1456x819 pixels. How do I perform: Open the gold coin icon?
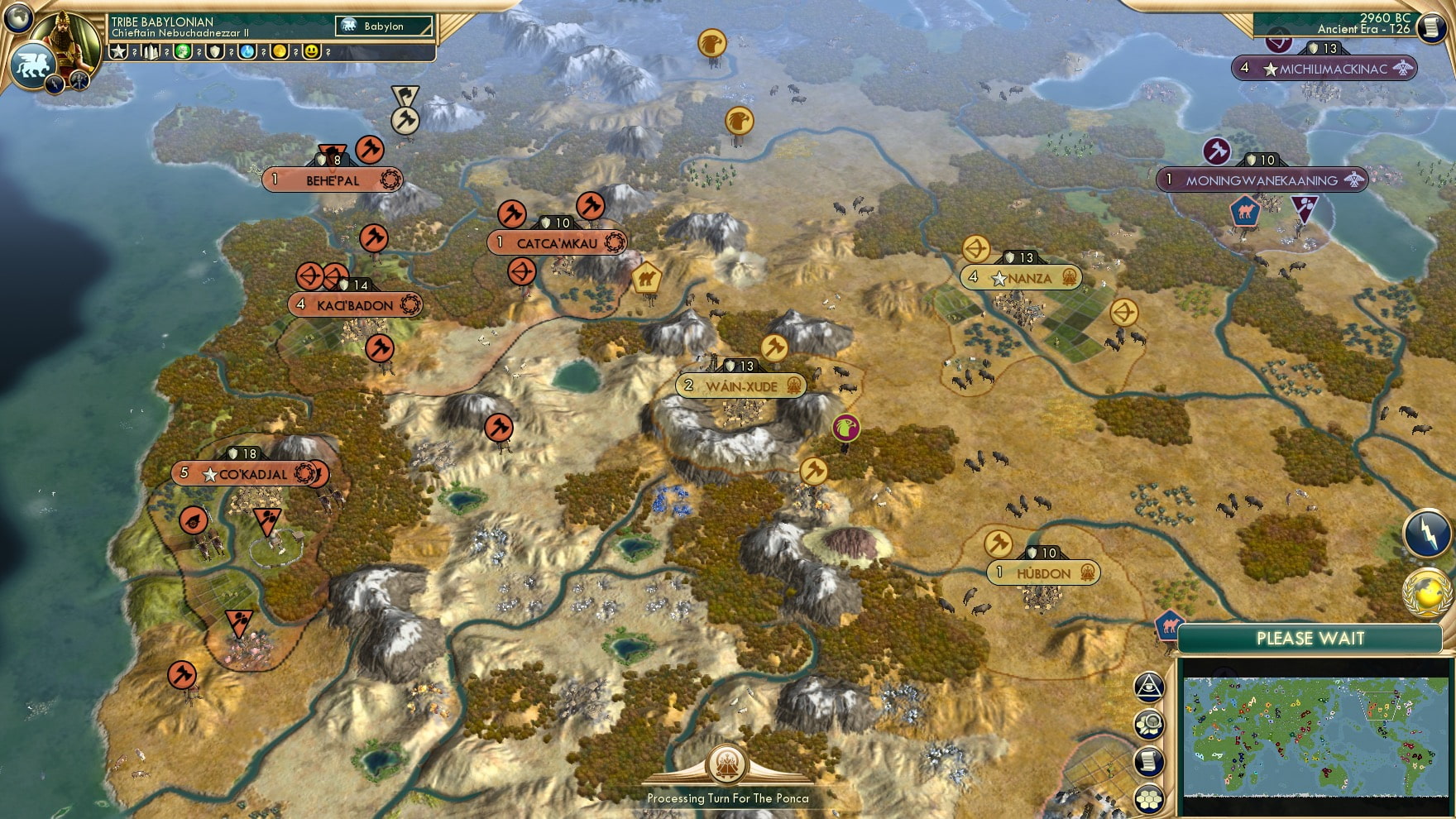[x=280, y=52]
